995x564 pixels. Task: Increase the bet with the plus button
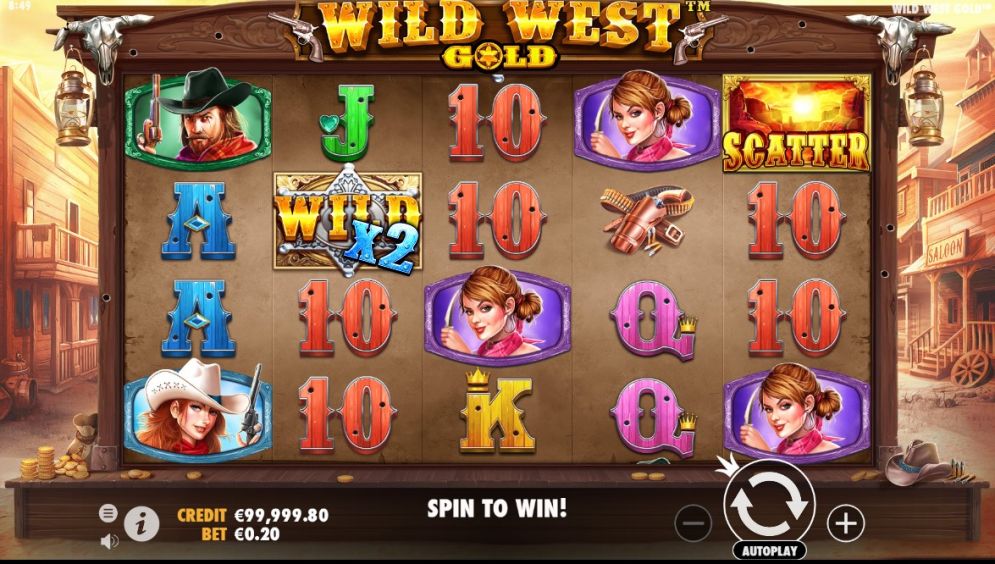point(845,522)
